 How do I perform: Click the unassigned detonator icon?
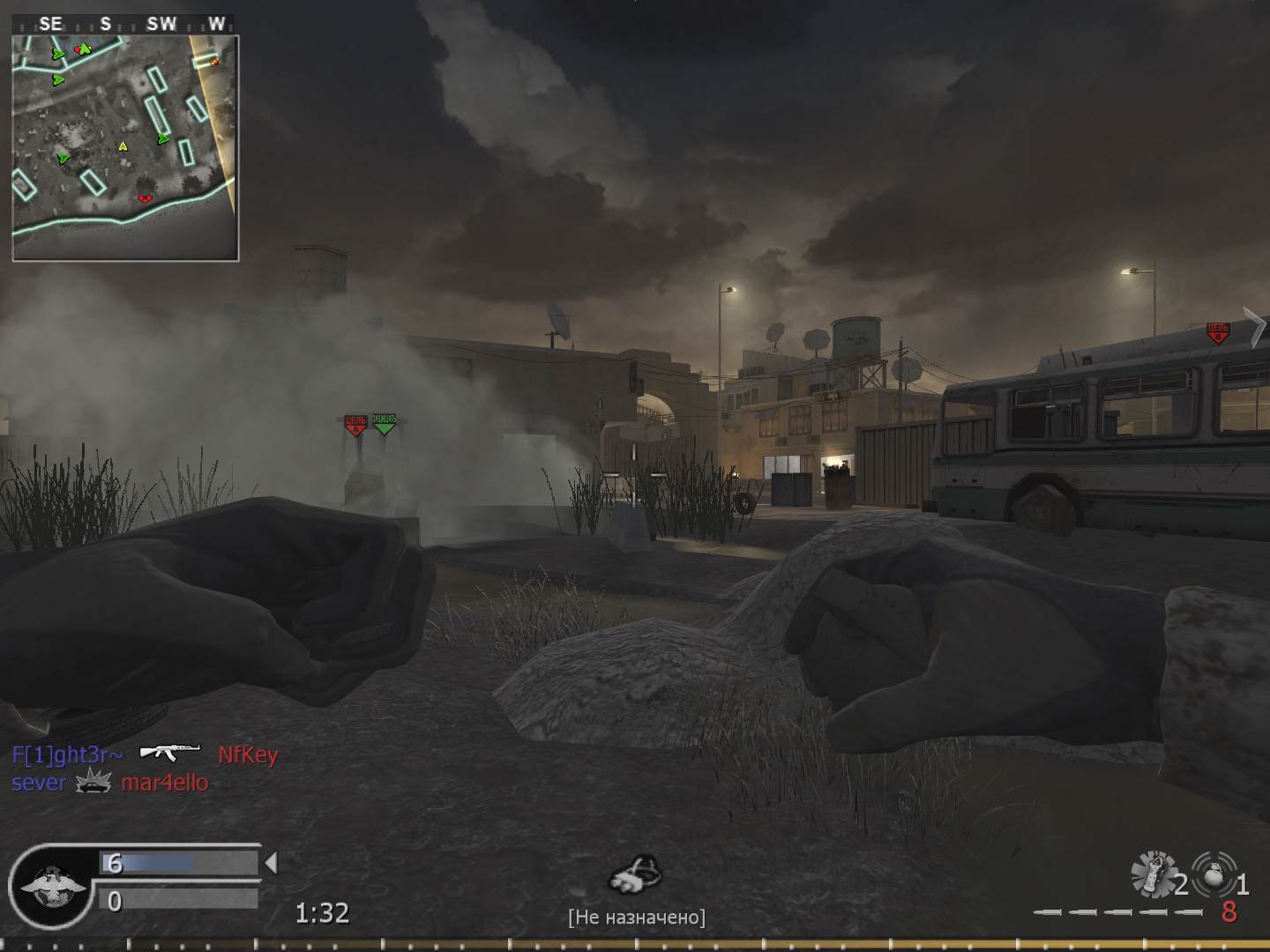[635, 874]
